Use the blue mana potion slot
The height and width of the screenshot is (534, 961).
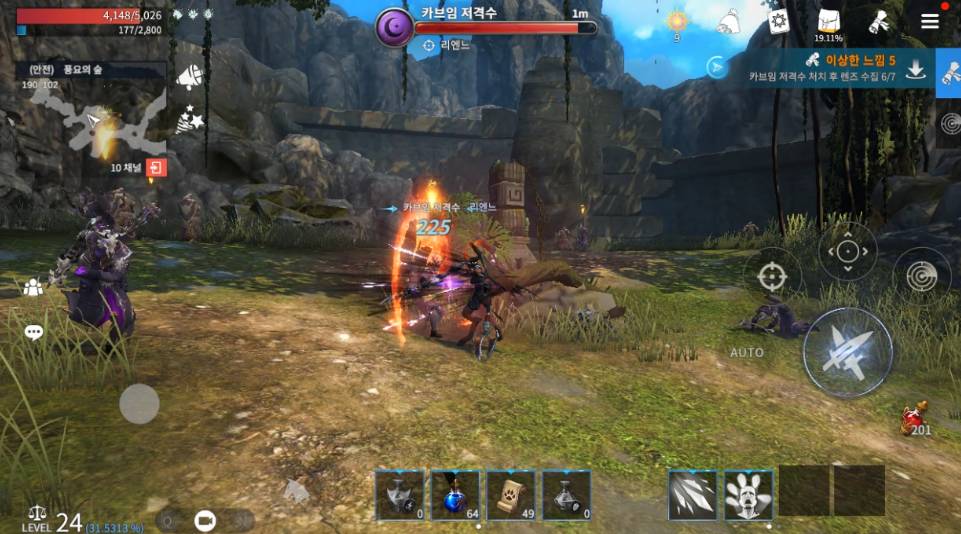click(456, 494)
